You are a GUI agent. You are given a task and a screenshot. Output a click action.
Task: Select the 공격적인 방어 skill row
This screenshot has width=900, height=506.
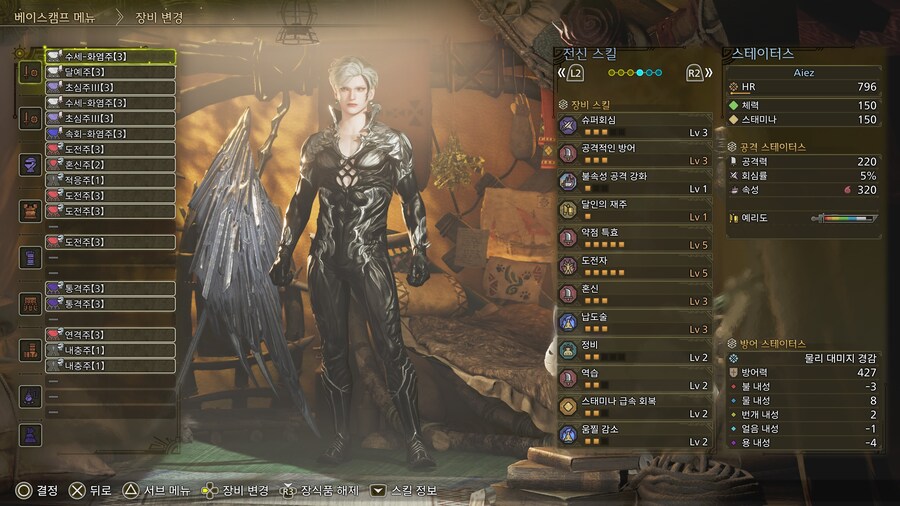coord(634,153)
